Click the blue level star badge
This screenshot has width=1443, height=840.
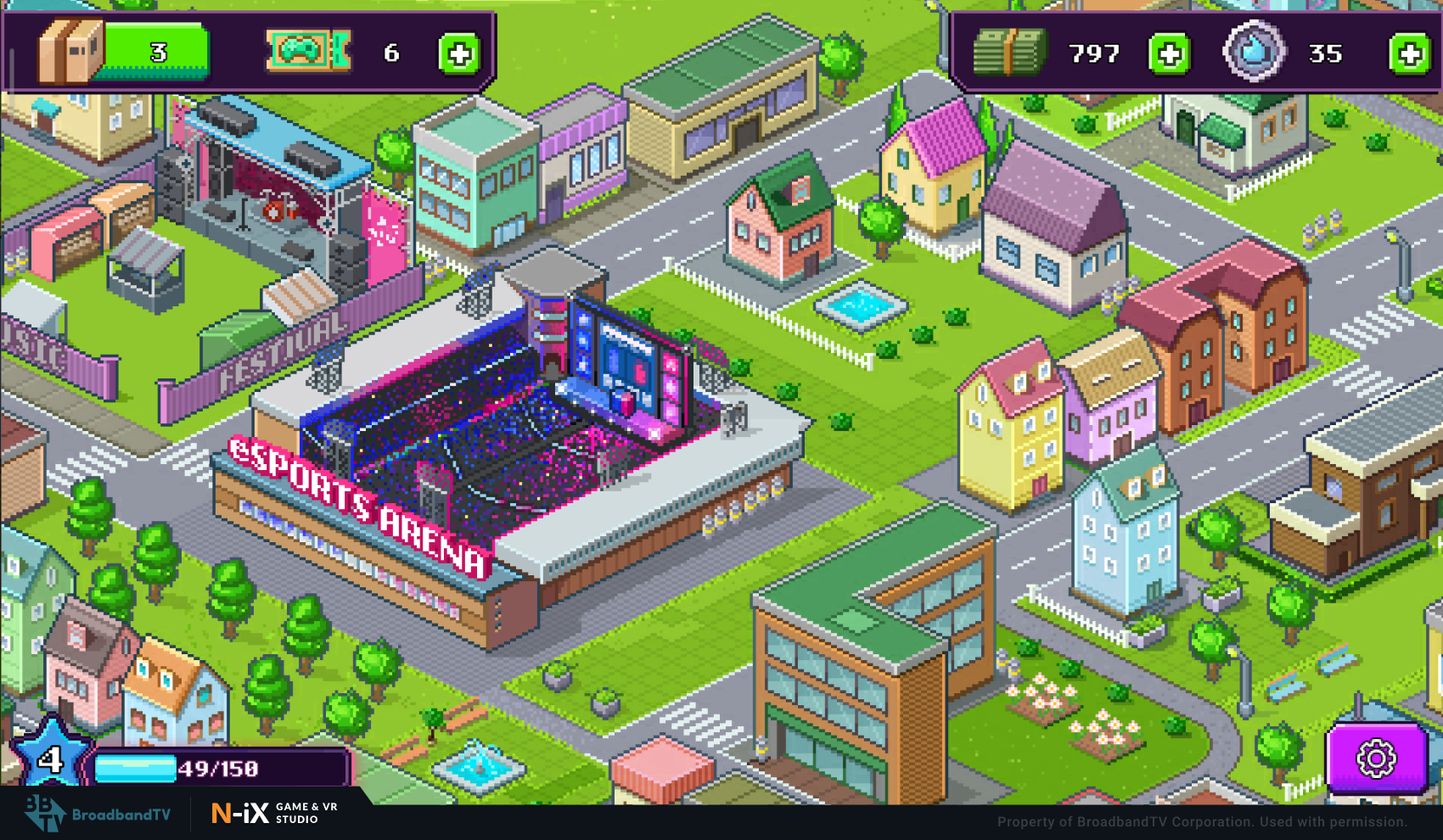coord(50,756)
